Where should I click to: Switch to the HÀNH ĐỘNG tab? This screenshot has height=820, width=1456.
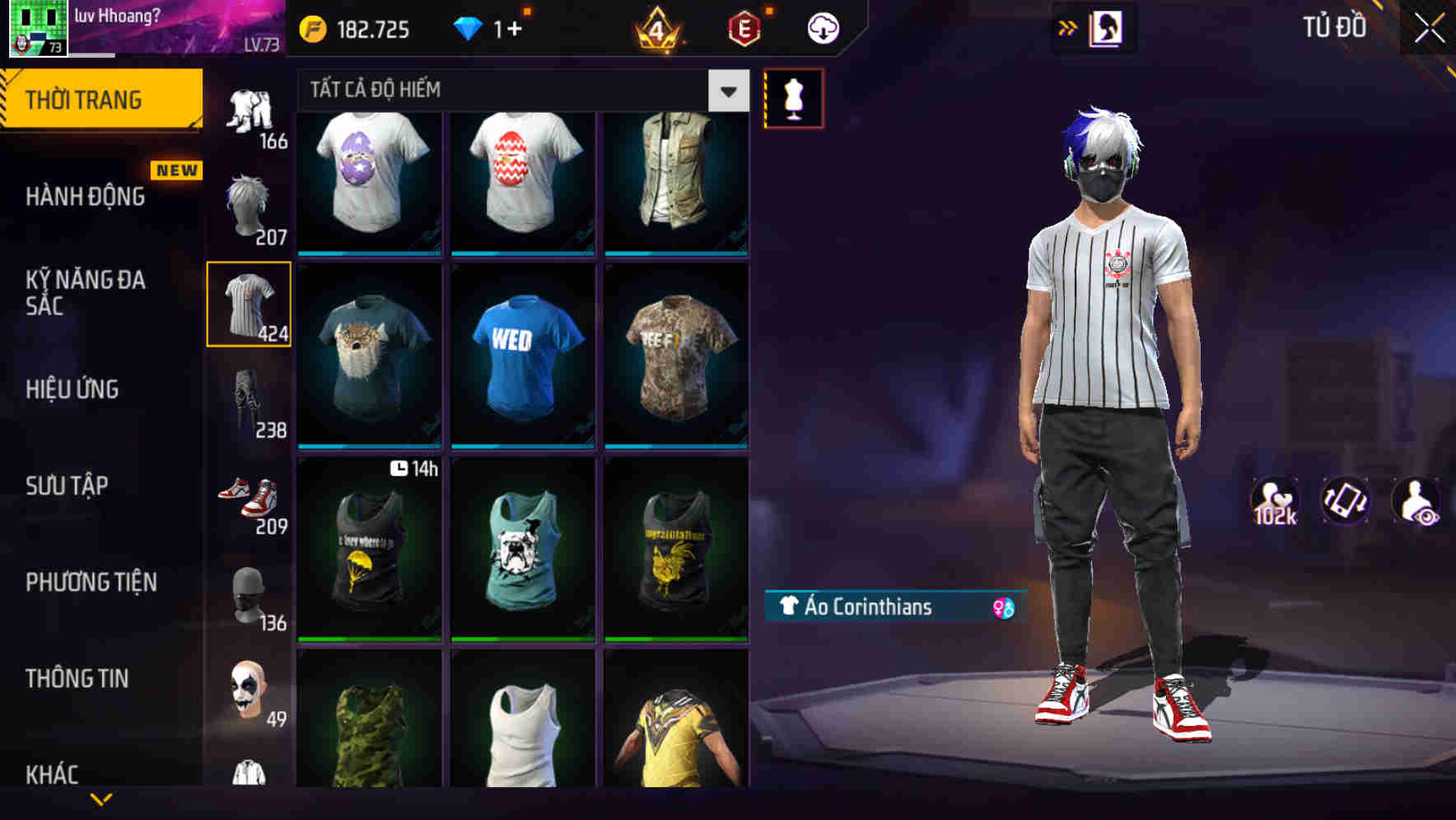pyautogui.click(x=85, y=196)
